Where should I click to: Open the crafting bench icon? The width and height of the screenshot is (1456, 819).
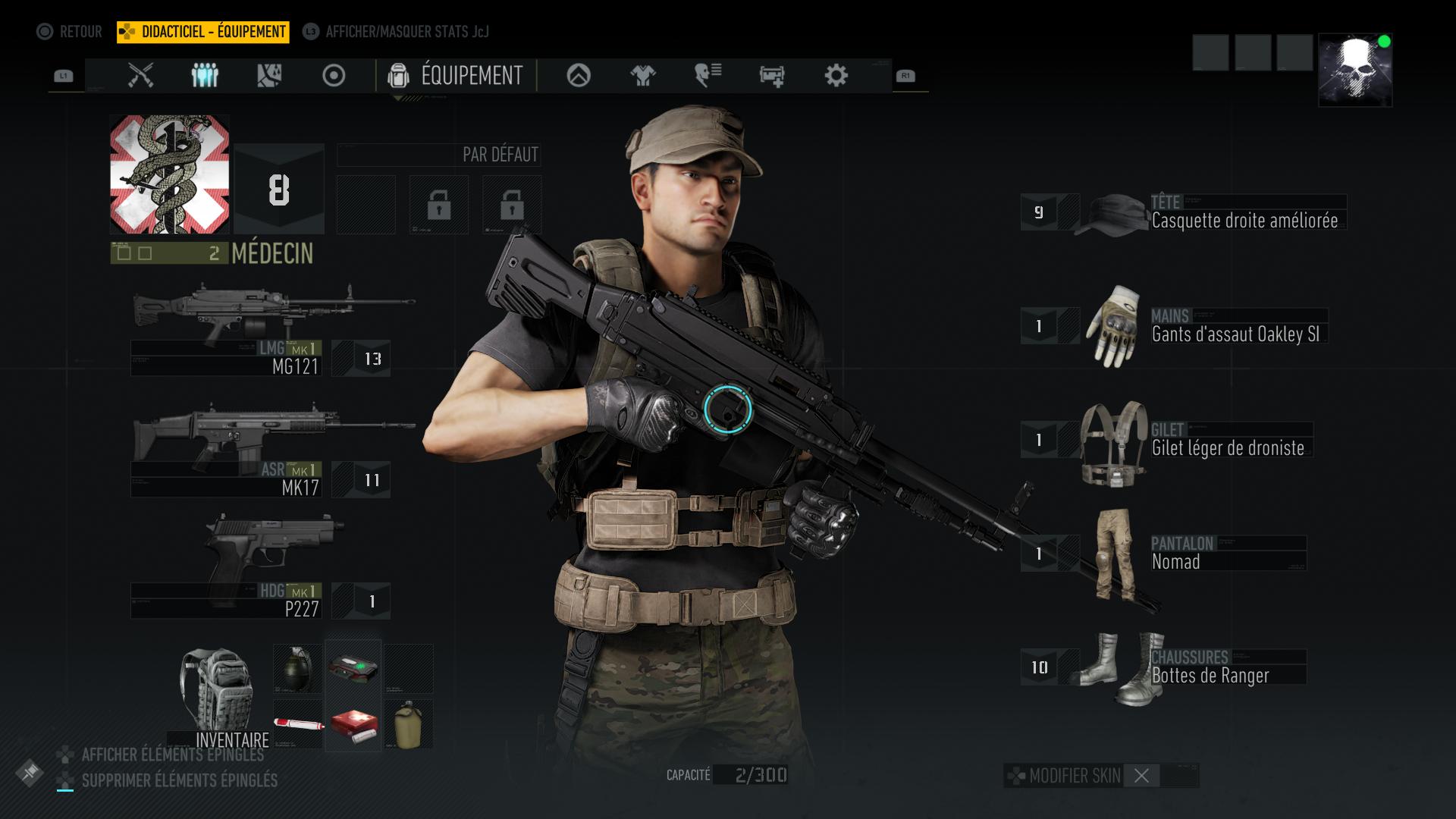[x=771, y=76]
